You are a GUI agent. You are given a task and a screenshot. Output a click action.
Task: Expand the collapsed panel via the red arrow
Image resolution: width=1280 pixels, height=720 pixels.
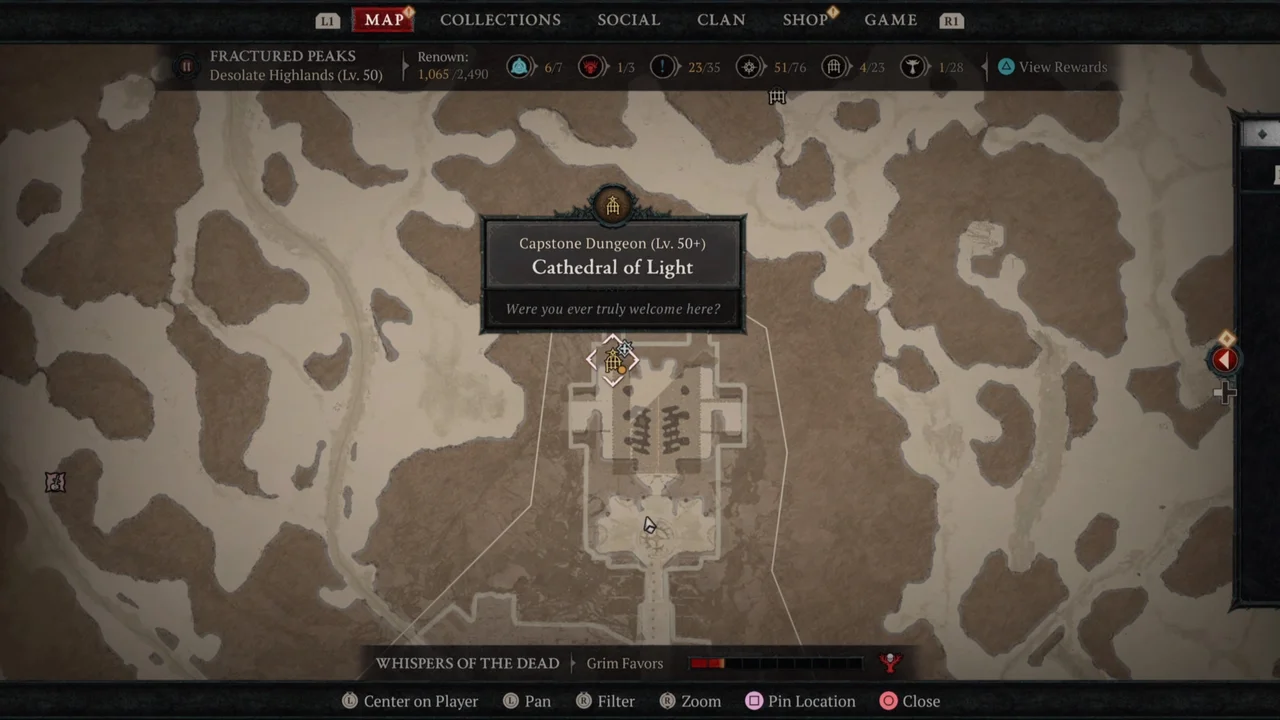click(x=1226, y=360)
